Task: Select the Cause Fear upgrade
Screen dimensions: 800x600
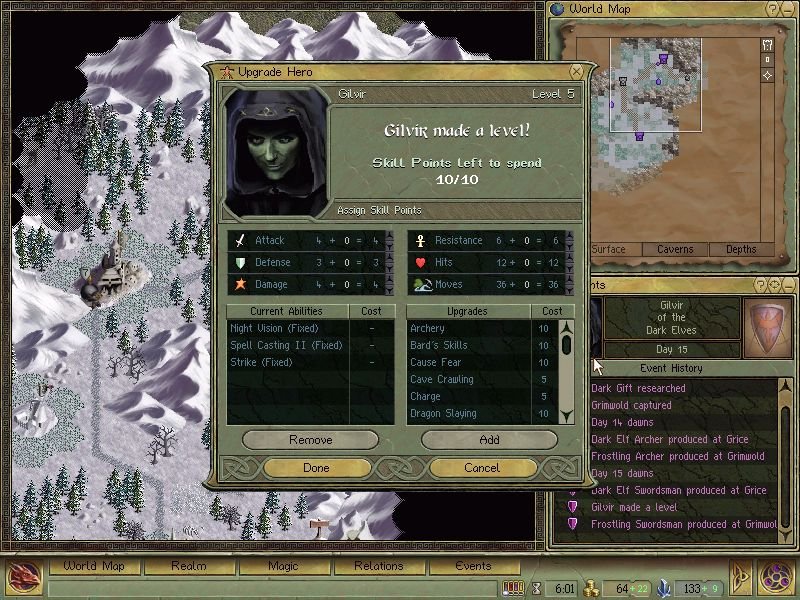Action: 437,362
